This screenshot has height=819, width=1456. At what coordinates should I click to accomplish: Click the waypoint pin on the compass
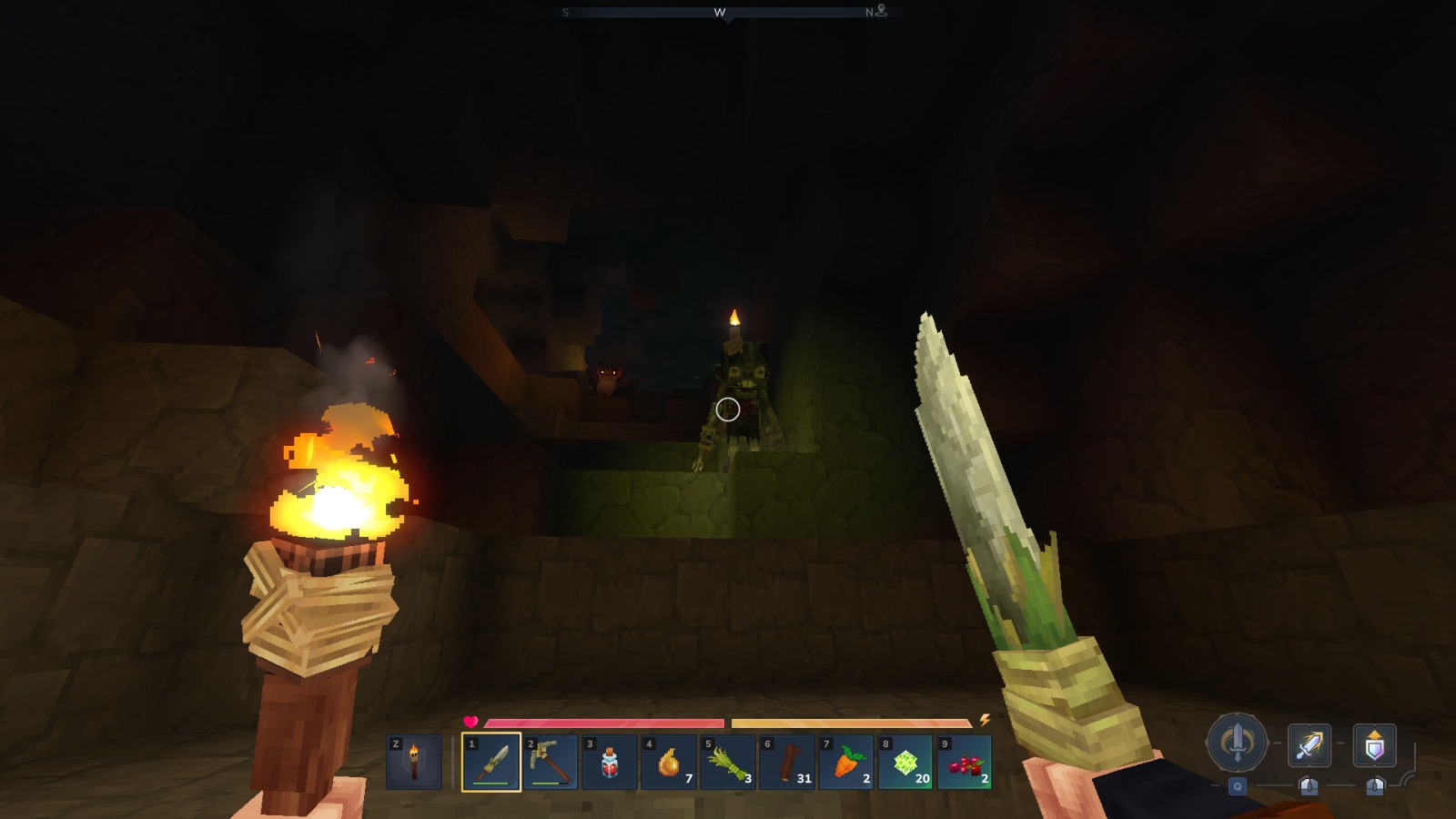[x=881, y=13]
